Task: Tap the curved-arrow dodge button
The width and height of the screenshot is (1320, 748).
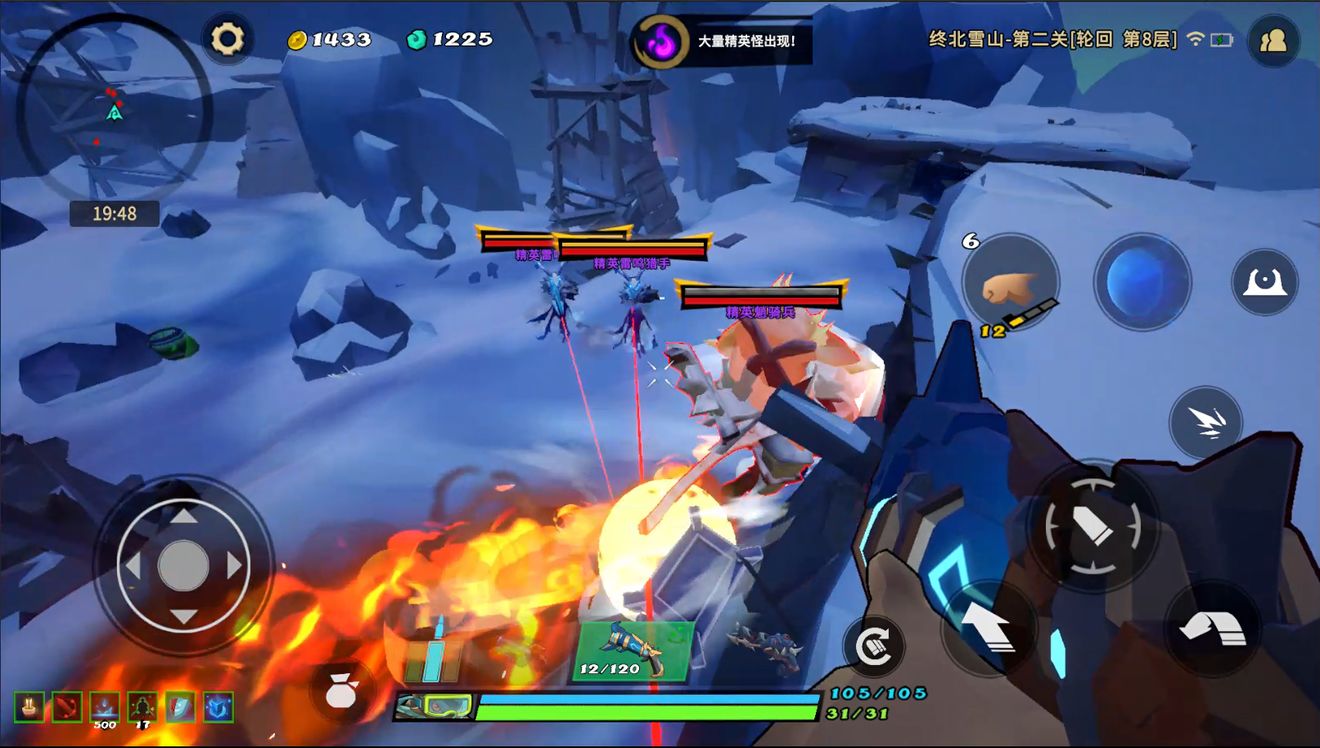Action: 1212,628
